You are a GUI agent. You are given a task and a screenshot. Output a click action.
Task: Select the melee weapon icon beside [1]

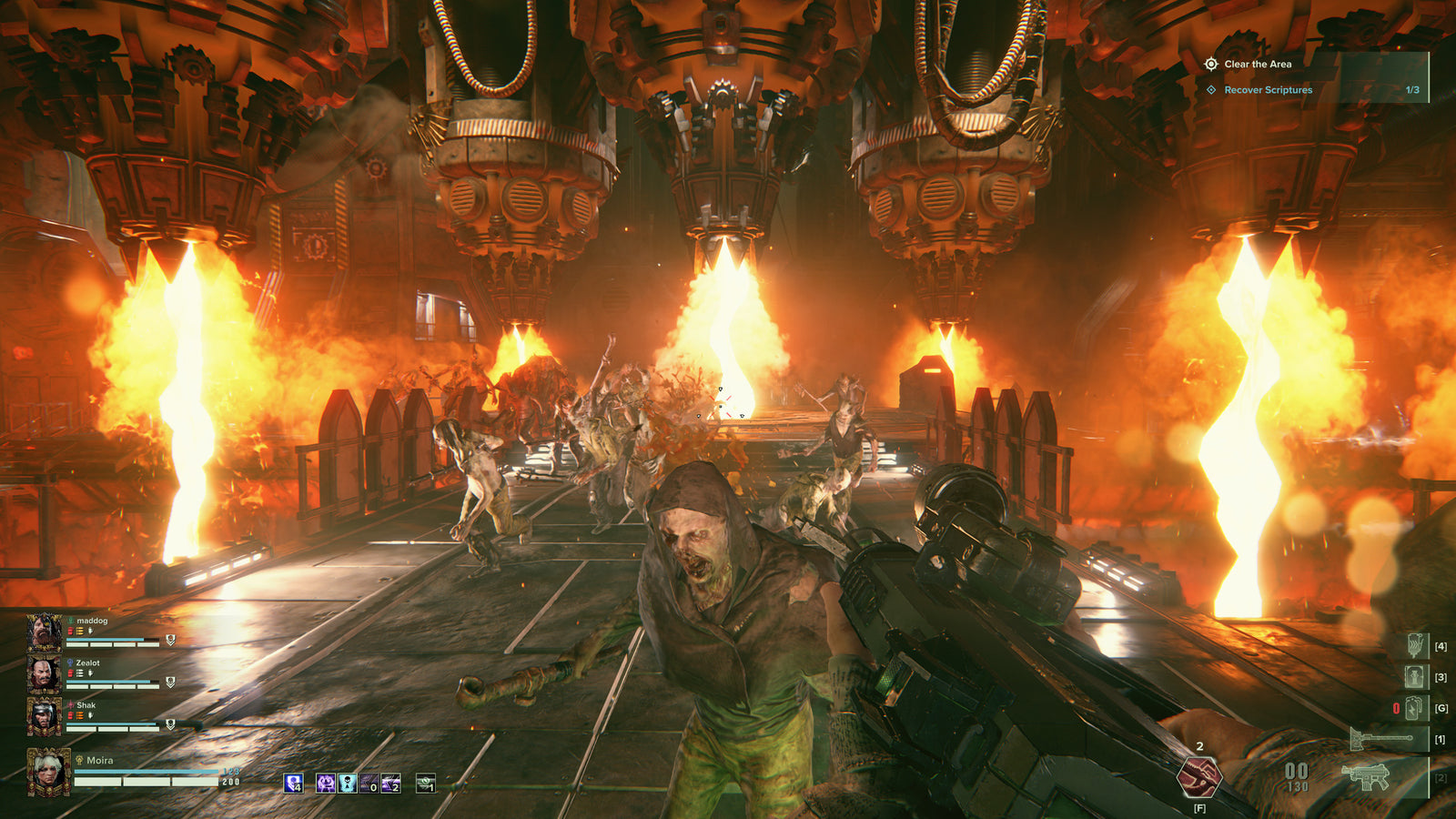(1381, 738)
